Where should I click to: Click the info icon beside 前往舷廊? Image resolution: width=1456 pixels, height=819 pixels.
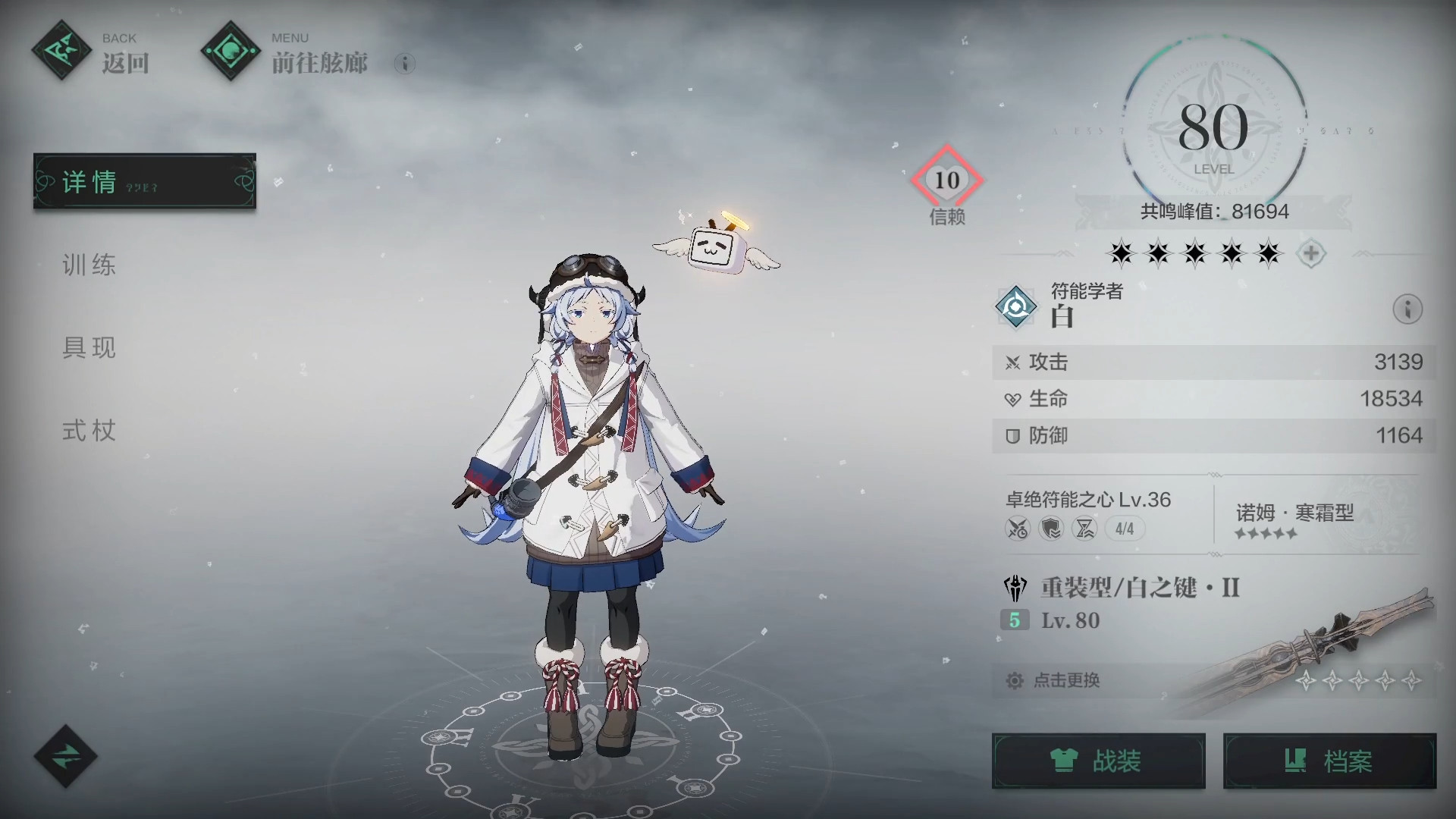point(405,64)
